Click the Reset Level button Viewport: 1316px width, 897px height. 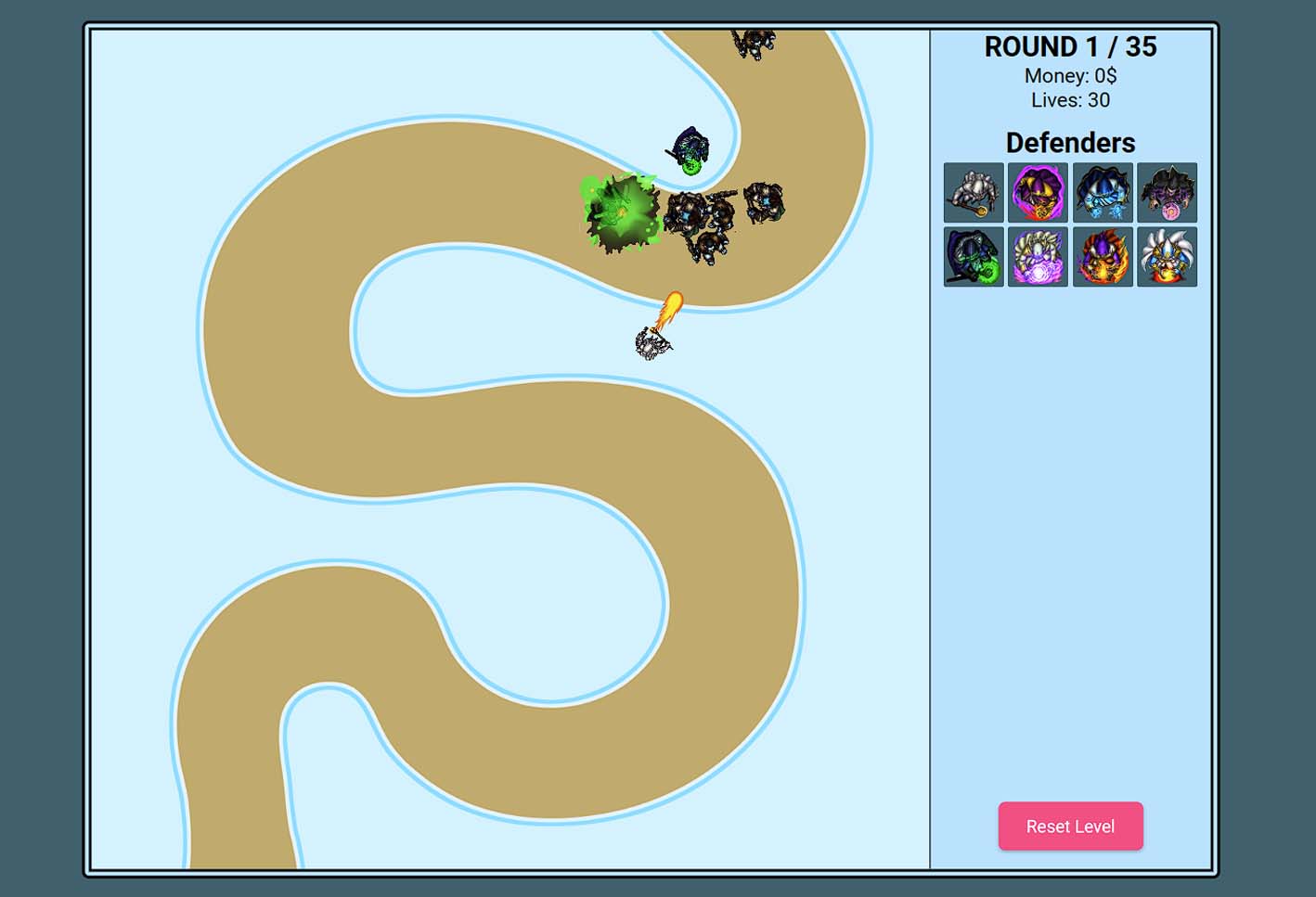[1070, 826]
